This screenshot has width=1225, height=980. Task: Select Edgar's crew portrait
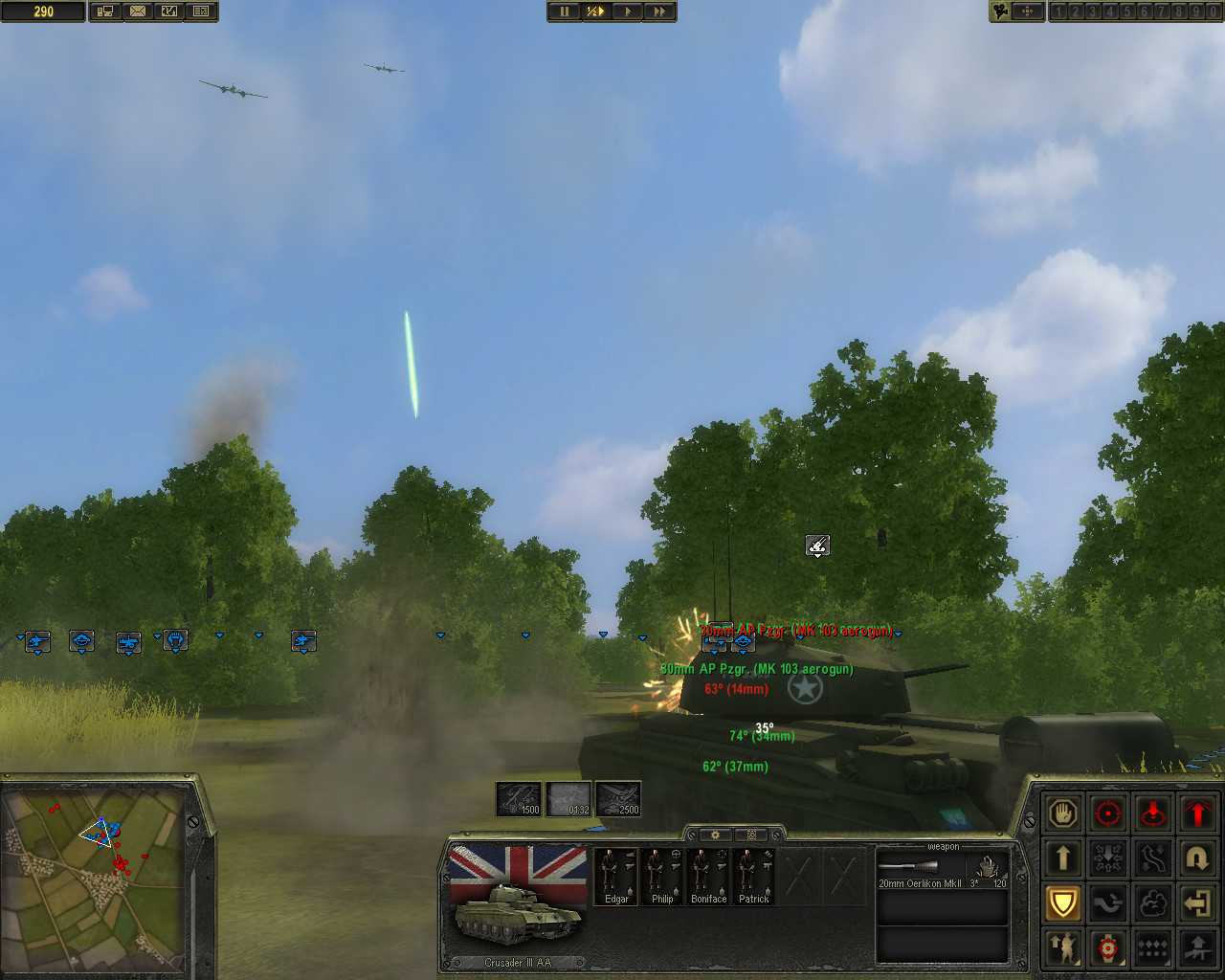tap(615, 873)
